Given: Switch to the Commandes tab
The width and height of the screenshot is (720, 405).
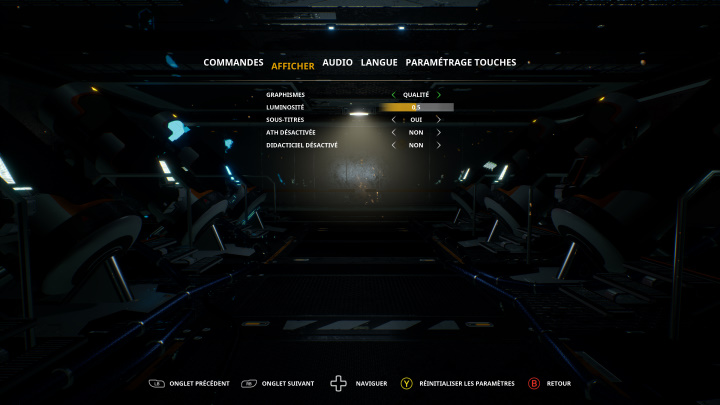Looking at the screenshot, I should point(233,62).
